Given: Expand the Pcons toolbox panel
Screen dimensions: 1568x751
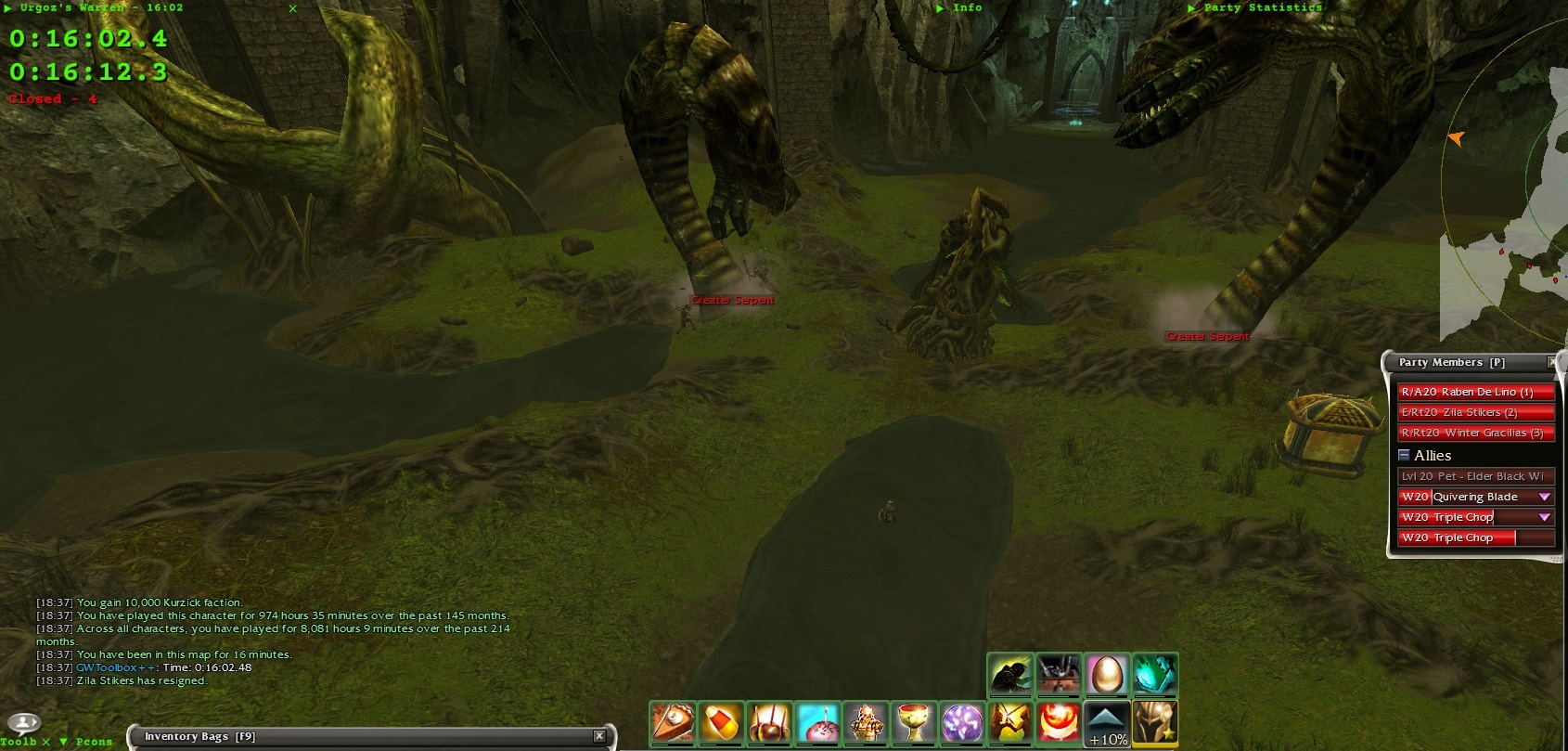Looking at the screenshot, I should [x=63, y=742].
